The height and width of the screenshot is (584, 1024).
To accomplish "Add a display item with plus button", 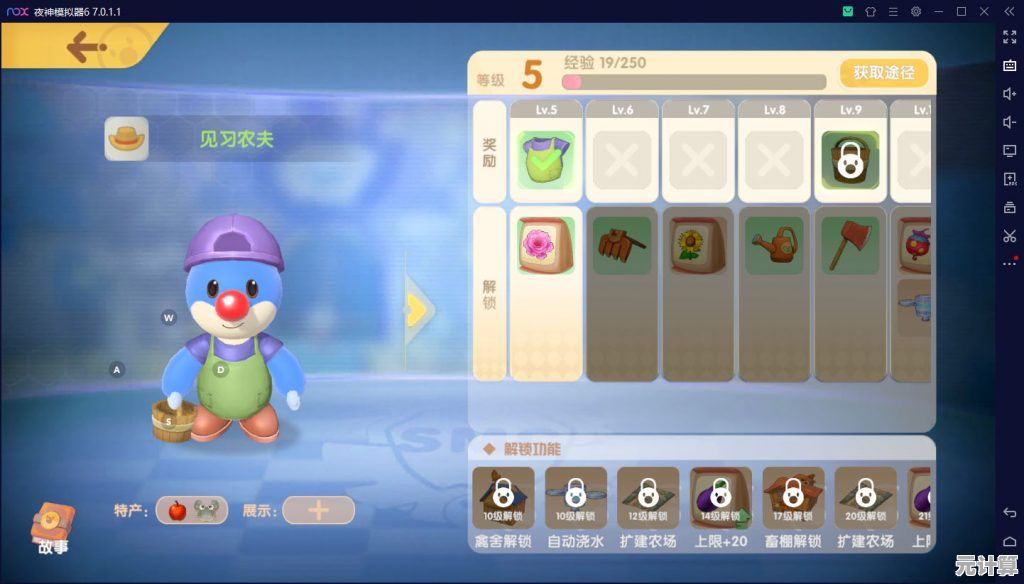I will [318, 510].
